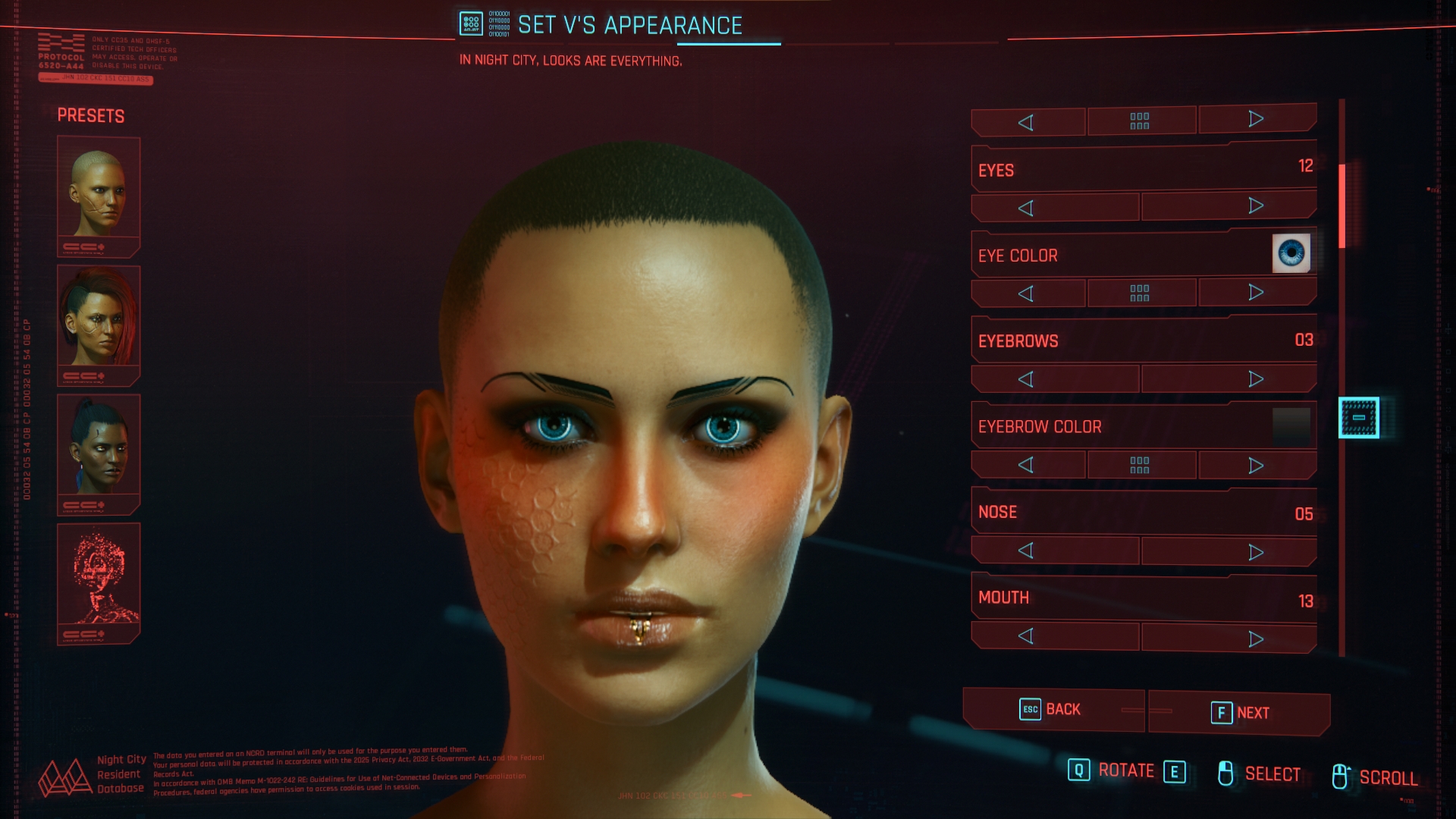This screenshot has height=819, width=1456.
Task: Switch to previous Eyebrows style
Action: point(1026,379)
